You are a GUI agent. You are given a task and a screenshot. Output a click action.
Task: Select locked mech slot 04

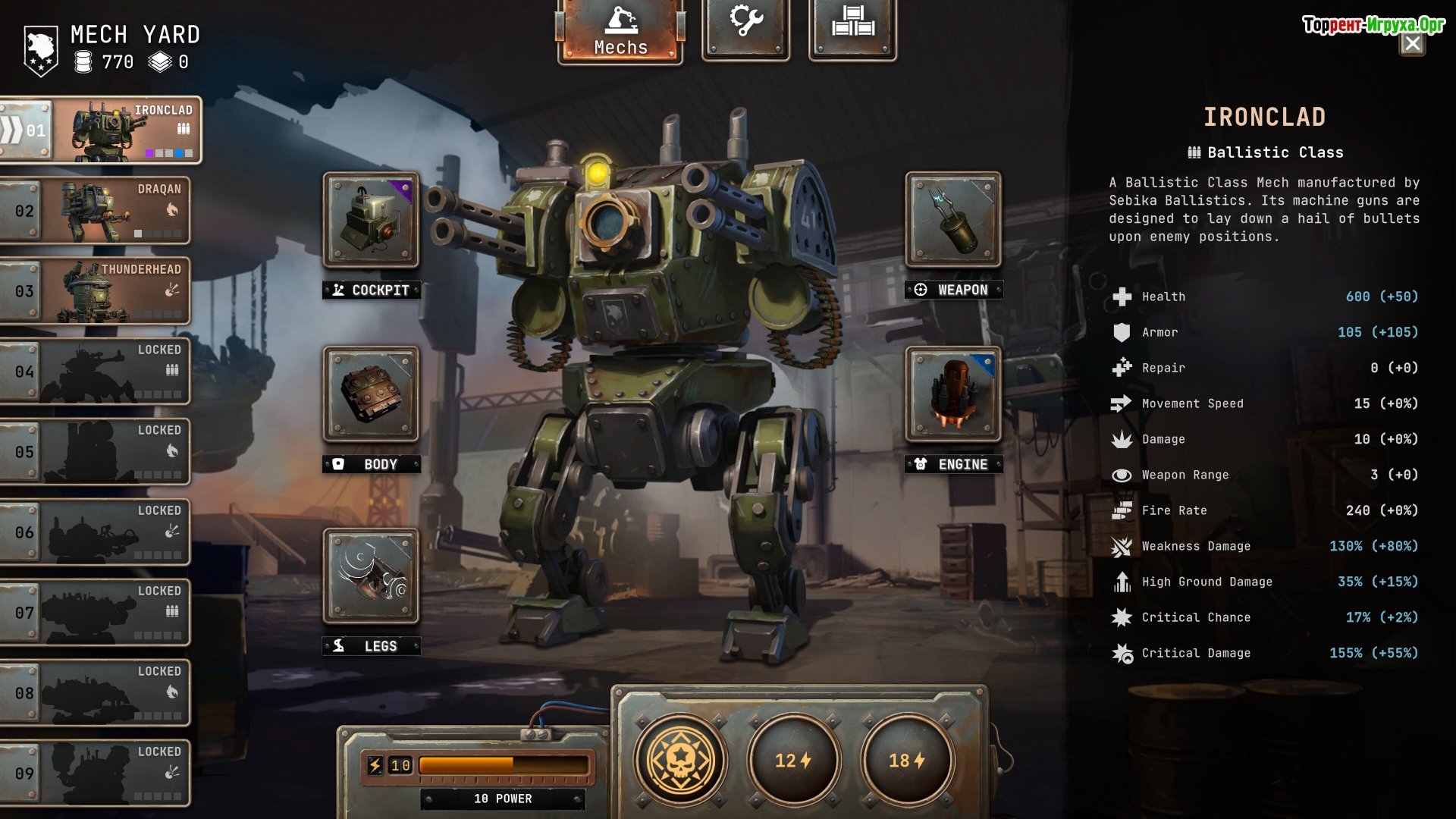[x=96, y=372]
